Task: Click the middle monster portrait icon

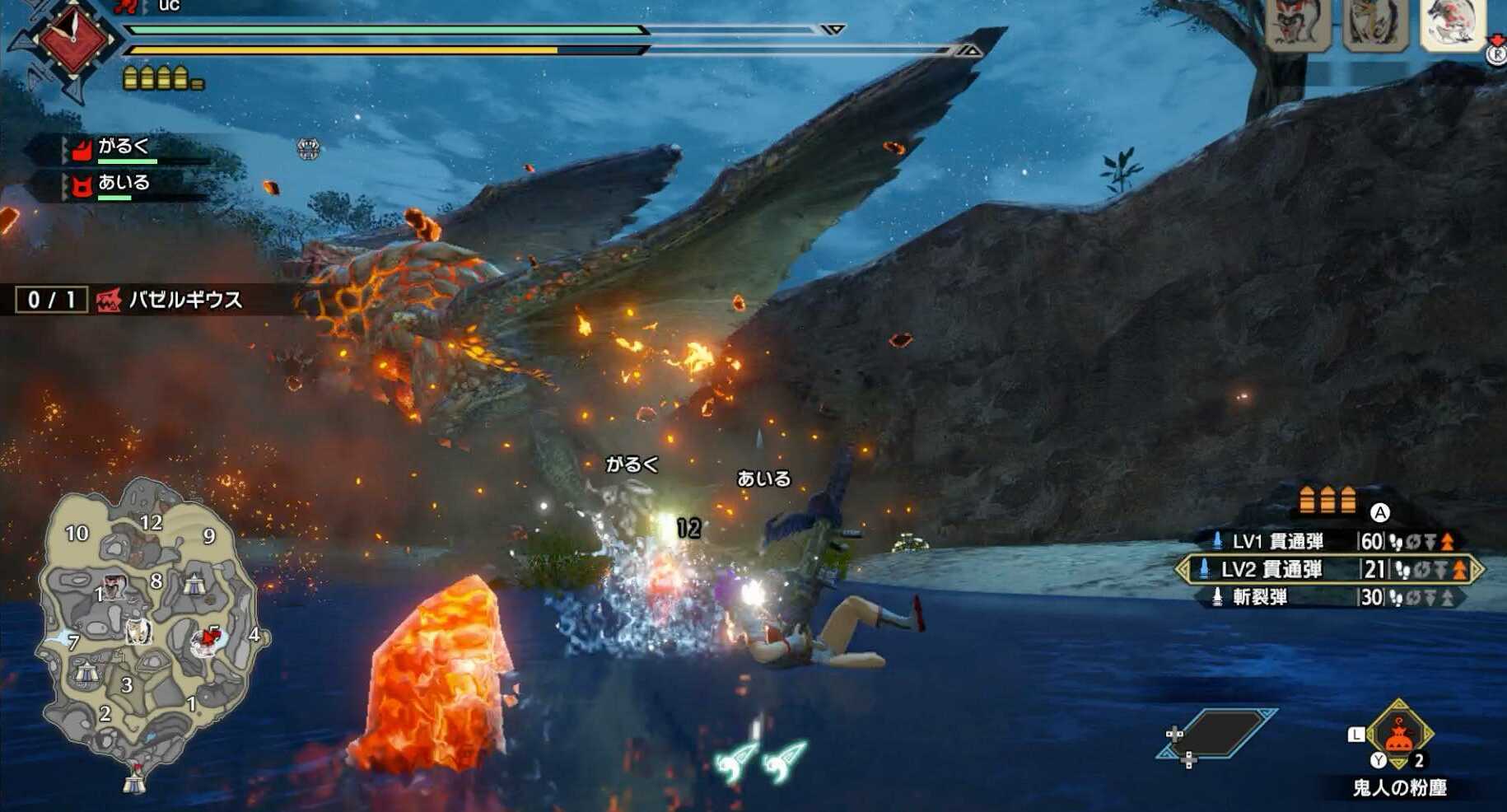Action: click(1374, 25)
